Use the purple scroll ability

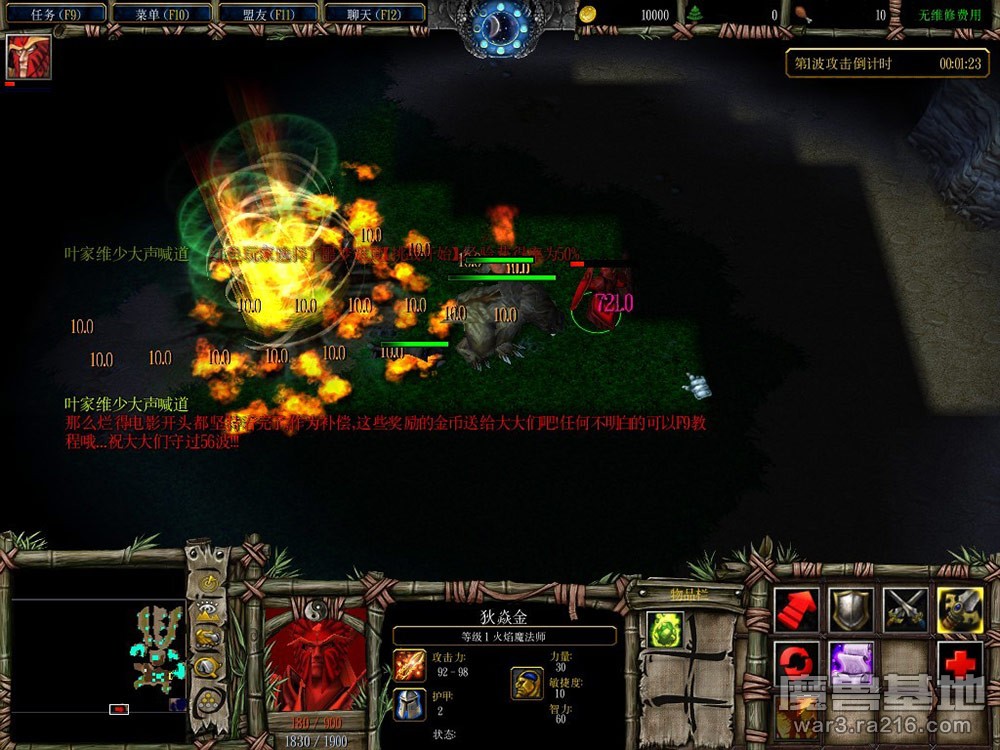852,663
